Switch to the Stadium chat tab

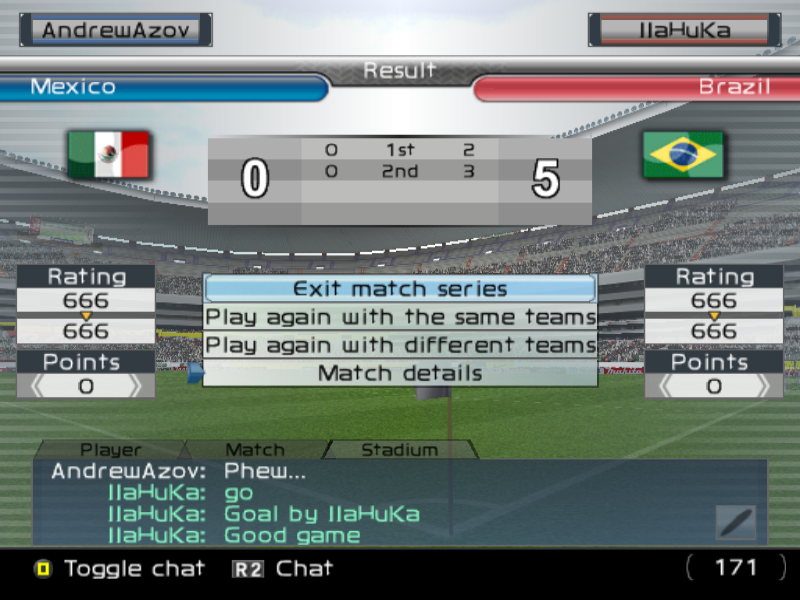pos(399,450)
